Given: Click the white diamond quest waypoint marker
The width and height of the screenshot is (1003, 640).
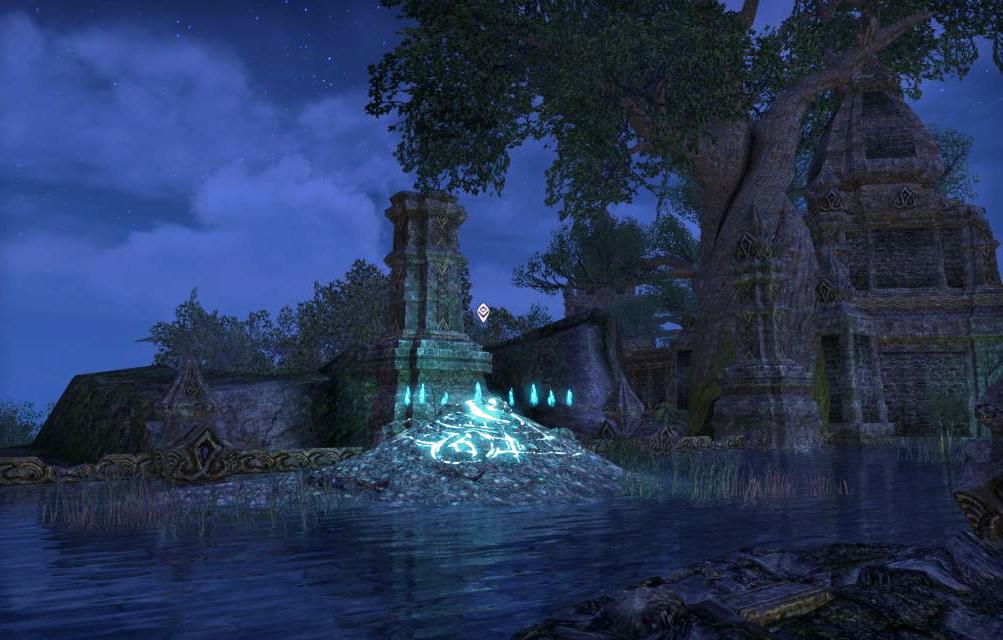Looking at the screenshot, I should [x=483, y=312].
